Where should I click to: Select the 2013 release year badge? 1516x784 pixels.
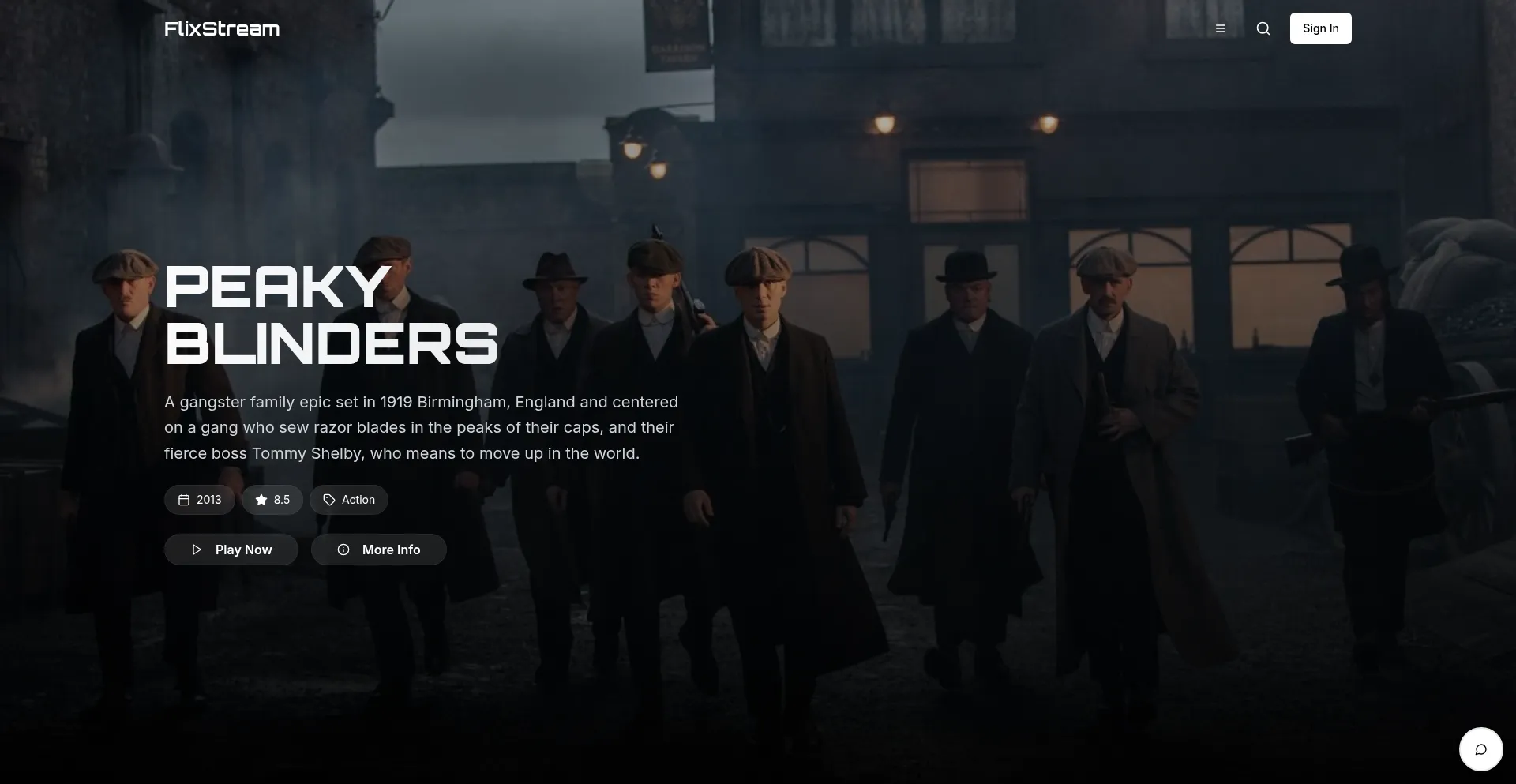tap(199, 499)
